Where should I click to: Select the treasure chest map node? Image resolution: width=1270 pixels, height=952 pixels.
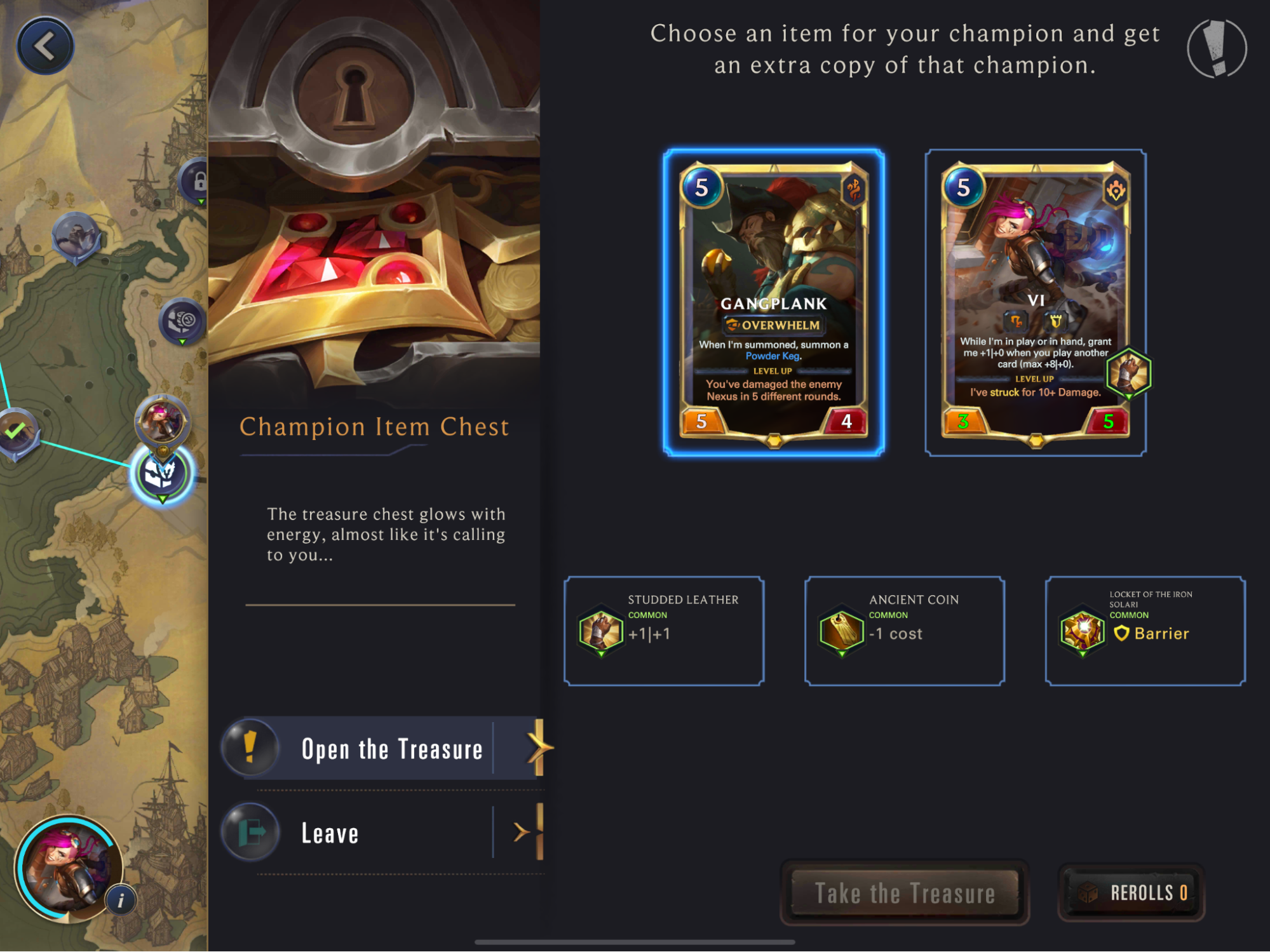[161, 474]
